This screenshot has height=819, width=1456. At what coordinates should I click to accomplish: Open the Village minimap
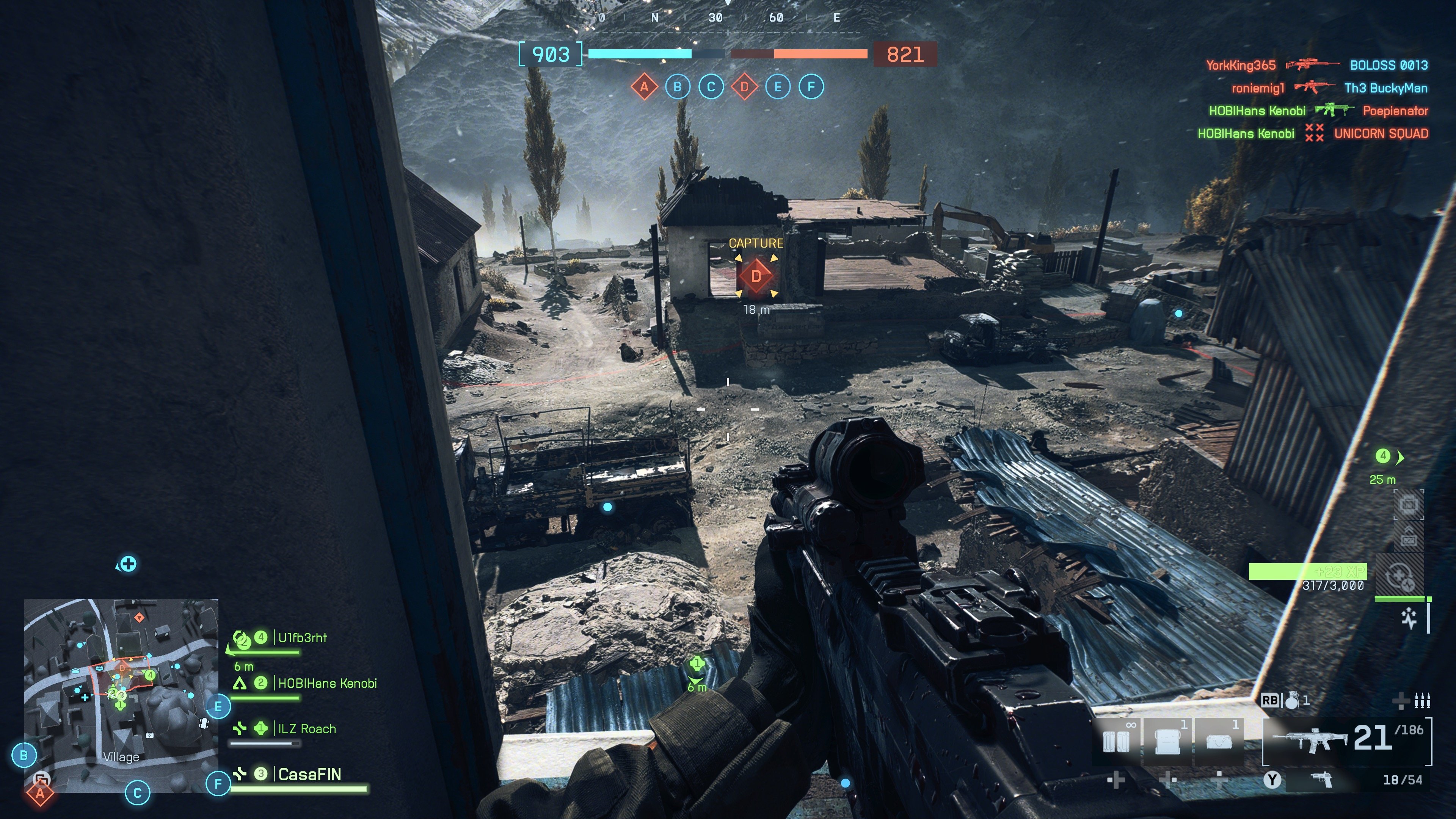tap(121, 695)
